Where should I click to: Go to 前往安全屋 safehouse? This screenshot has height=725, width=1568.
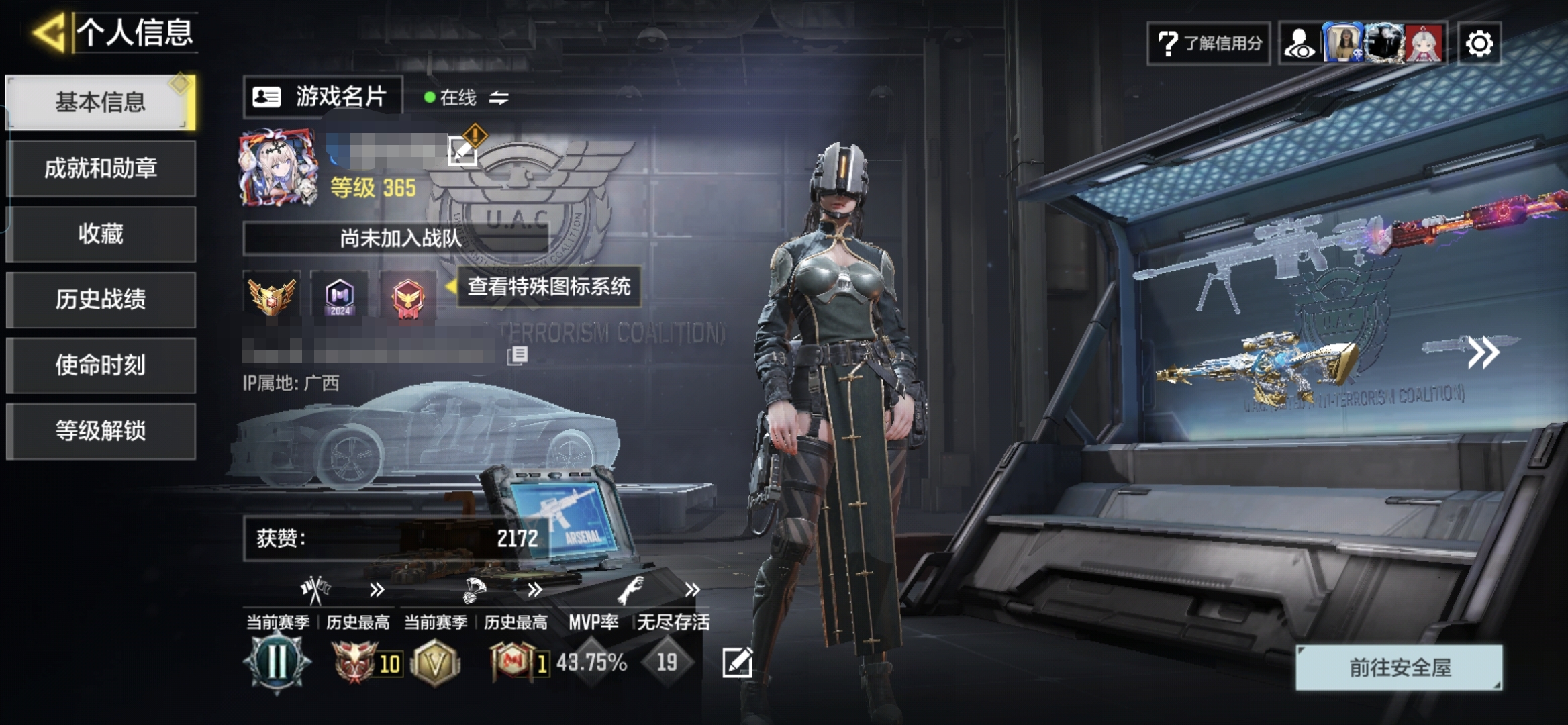point(1399,667)
